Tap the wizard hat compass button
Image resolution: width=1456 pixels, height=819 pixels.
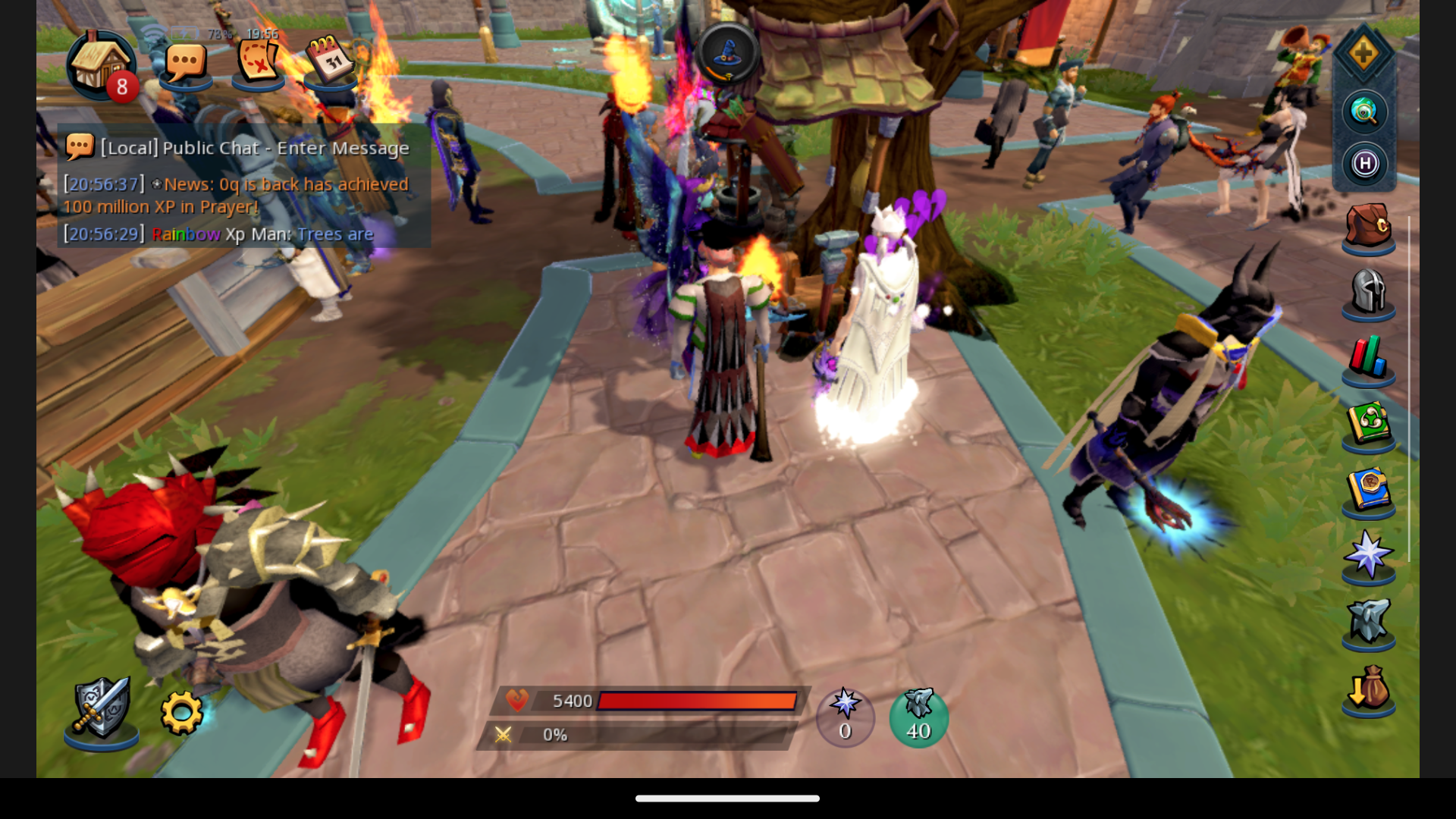tap(727, 53)
